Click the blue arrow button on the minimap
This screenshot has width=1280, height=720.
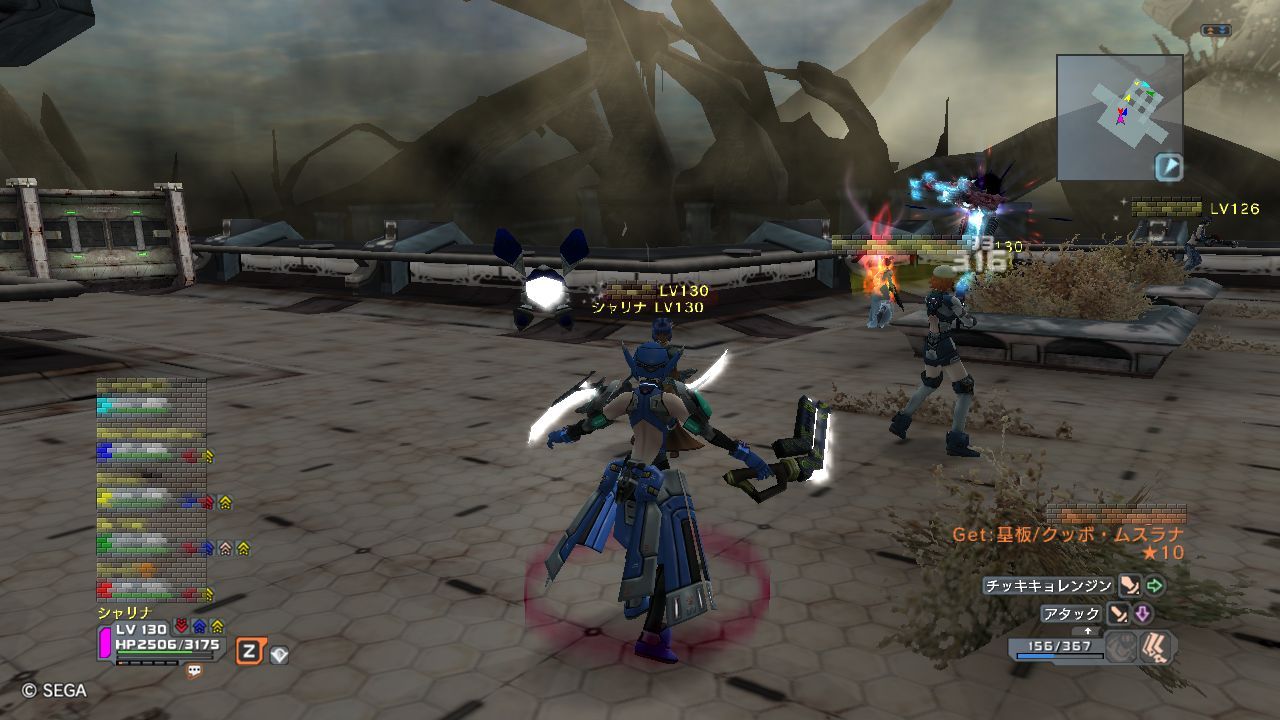pyautogui.click(x=1168, y=166)
